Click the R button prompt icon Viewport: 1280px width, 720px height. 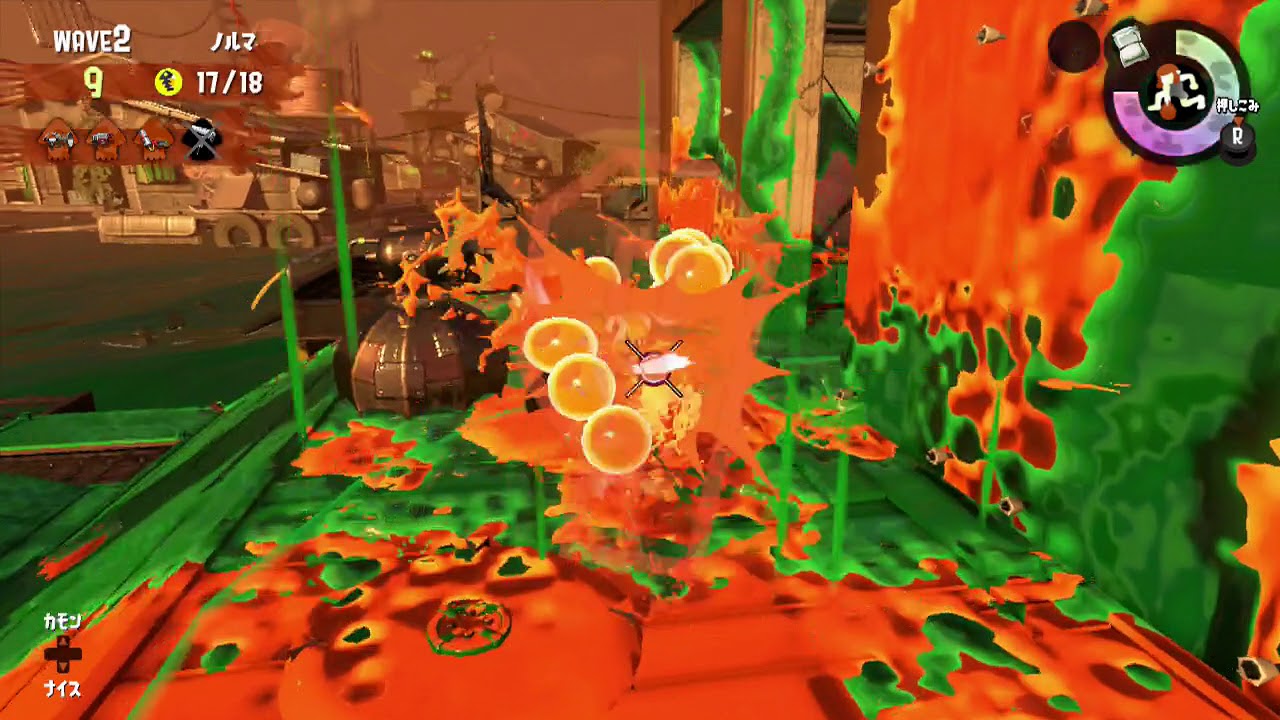1237,136
